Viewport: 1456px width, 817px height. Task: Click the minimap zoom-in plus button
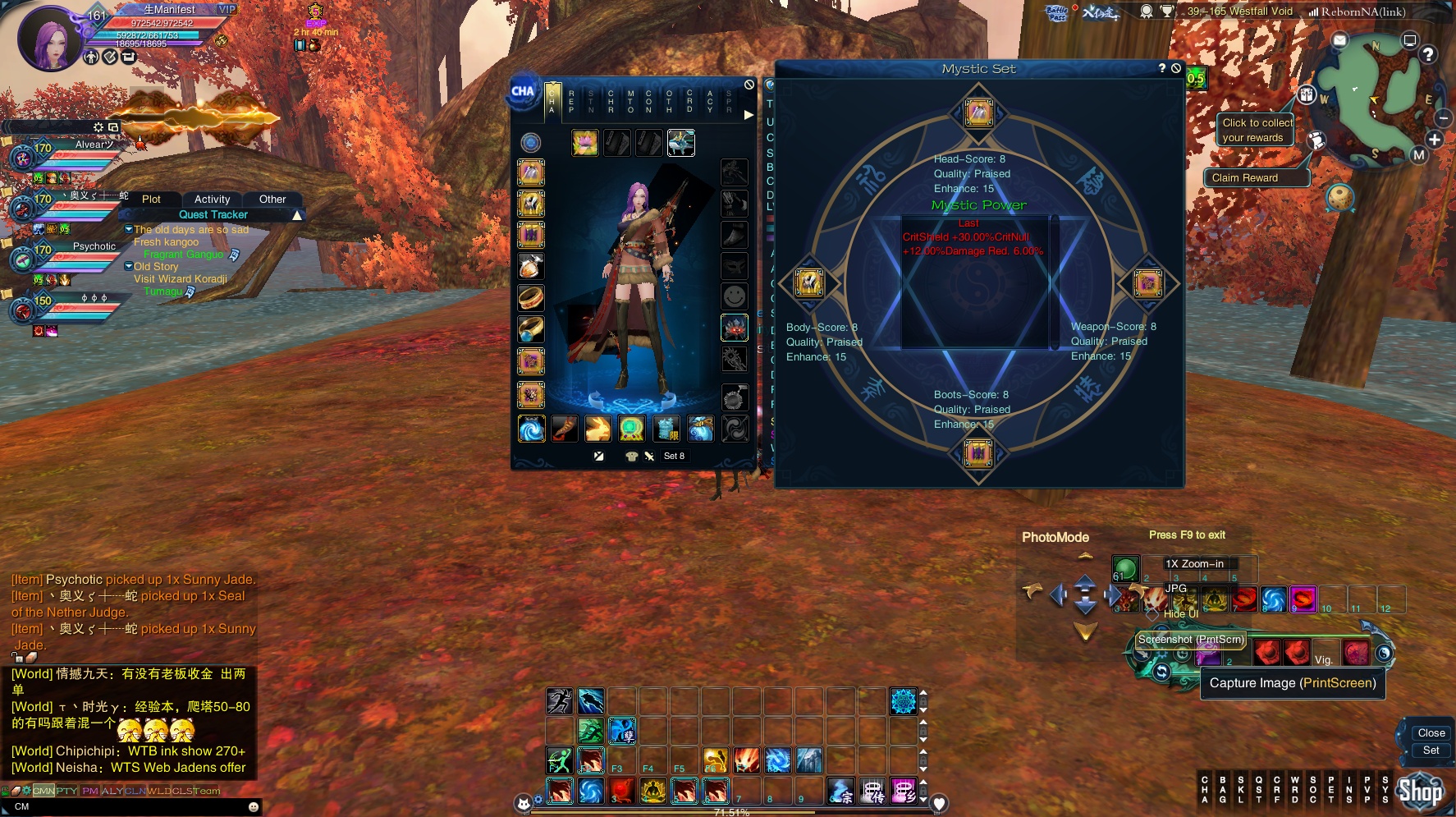(x=1435, y=140)
